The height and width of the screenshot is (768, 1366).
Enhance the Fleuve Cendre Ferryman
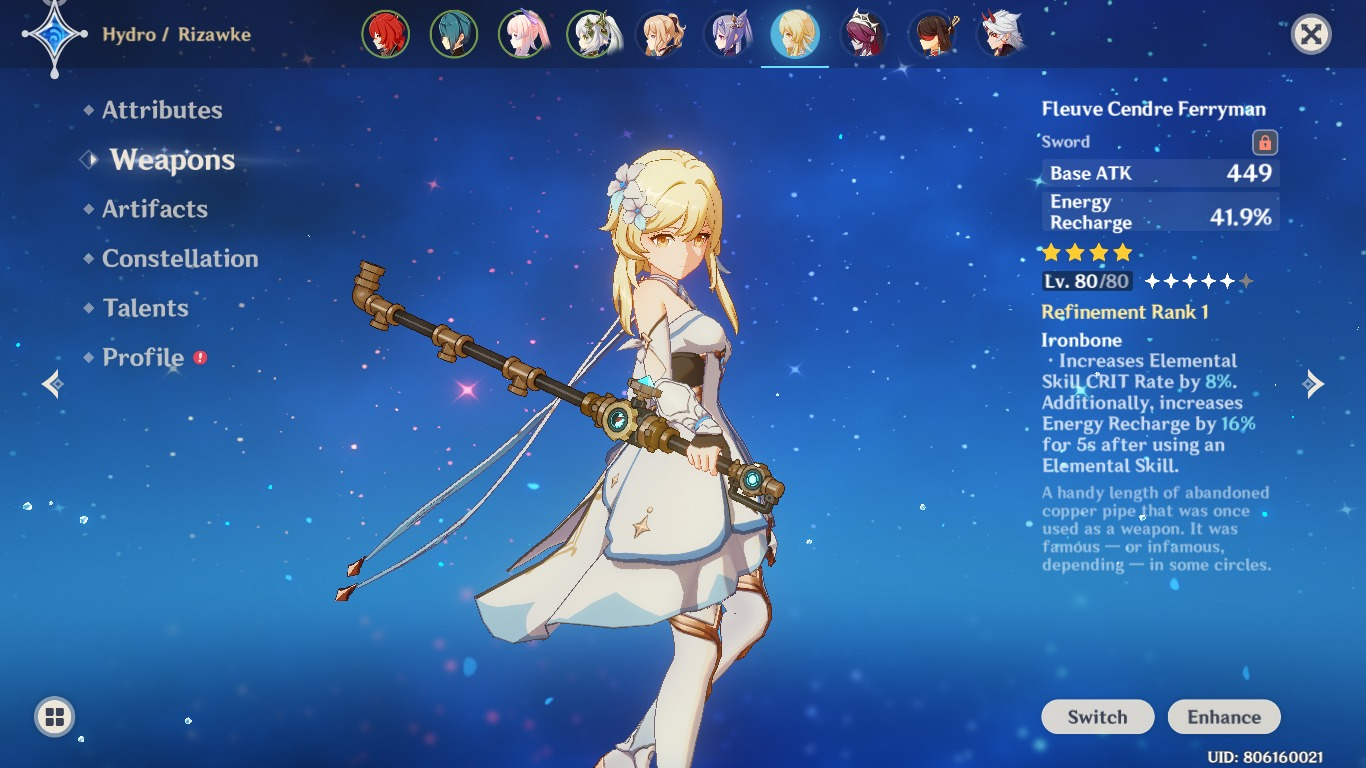[x=1224, y=717]
